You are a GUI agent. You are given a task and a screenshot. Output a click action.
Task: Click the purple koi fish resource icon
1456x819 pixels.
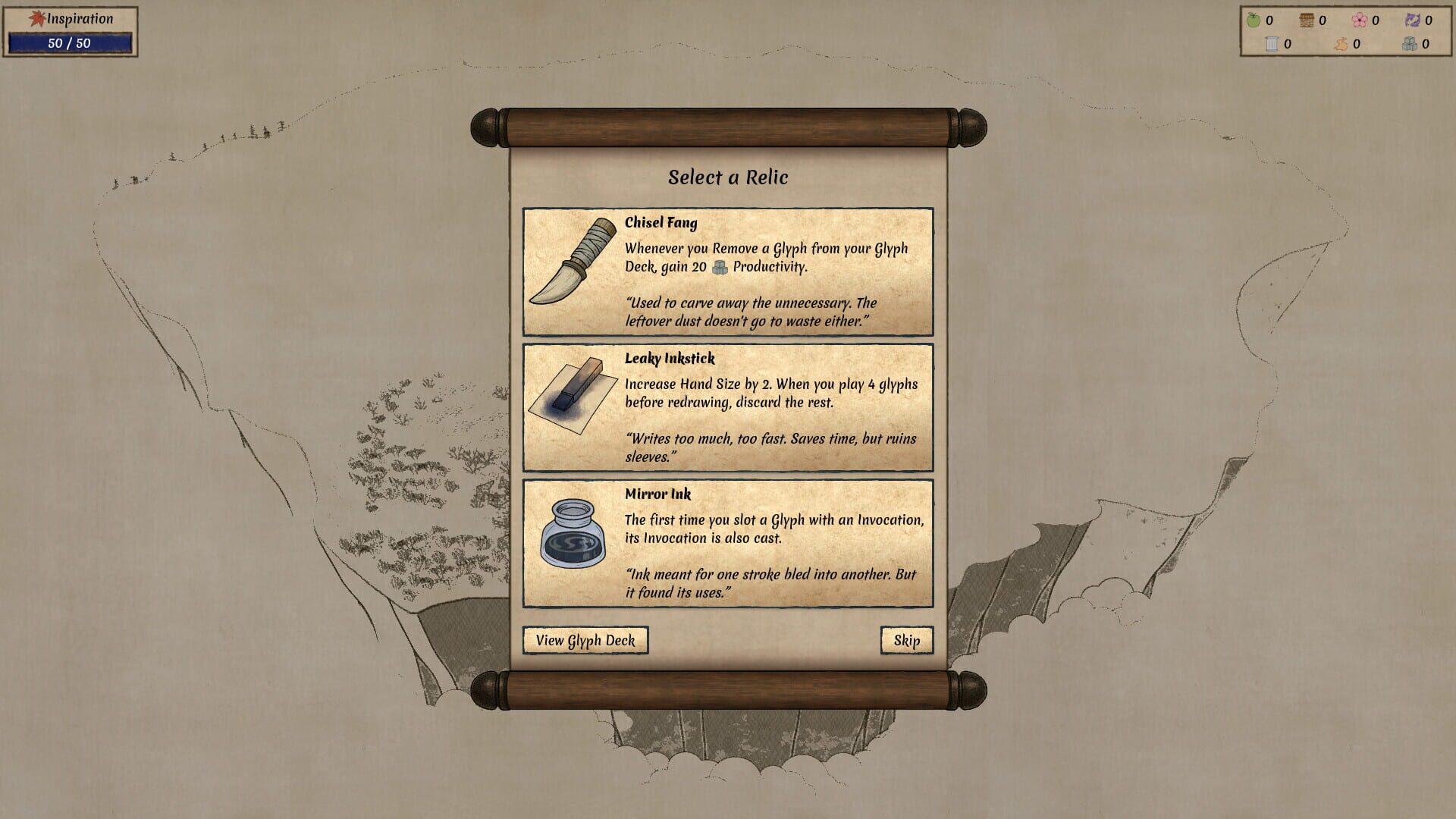pos(1414,20)
